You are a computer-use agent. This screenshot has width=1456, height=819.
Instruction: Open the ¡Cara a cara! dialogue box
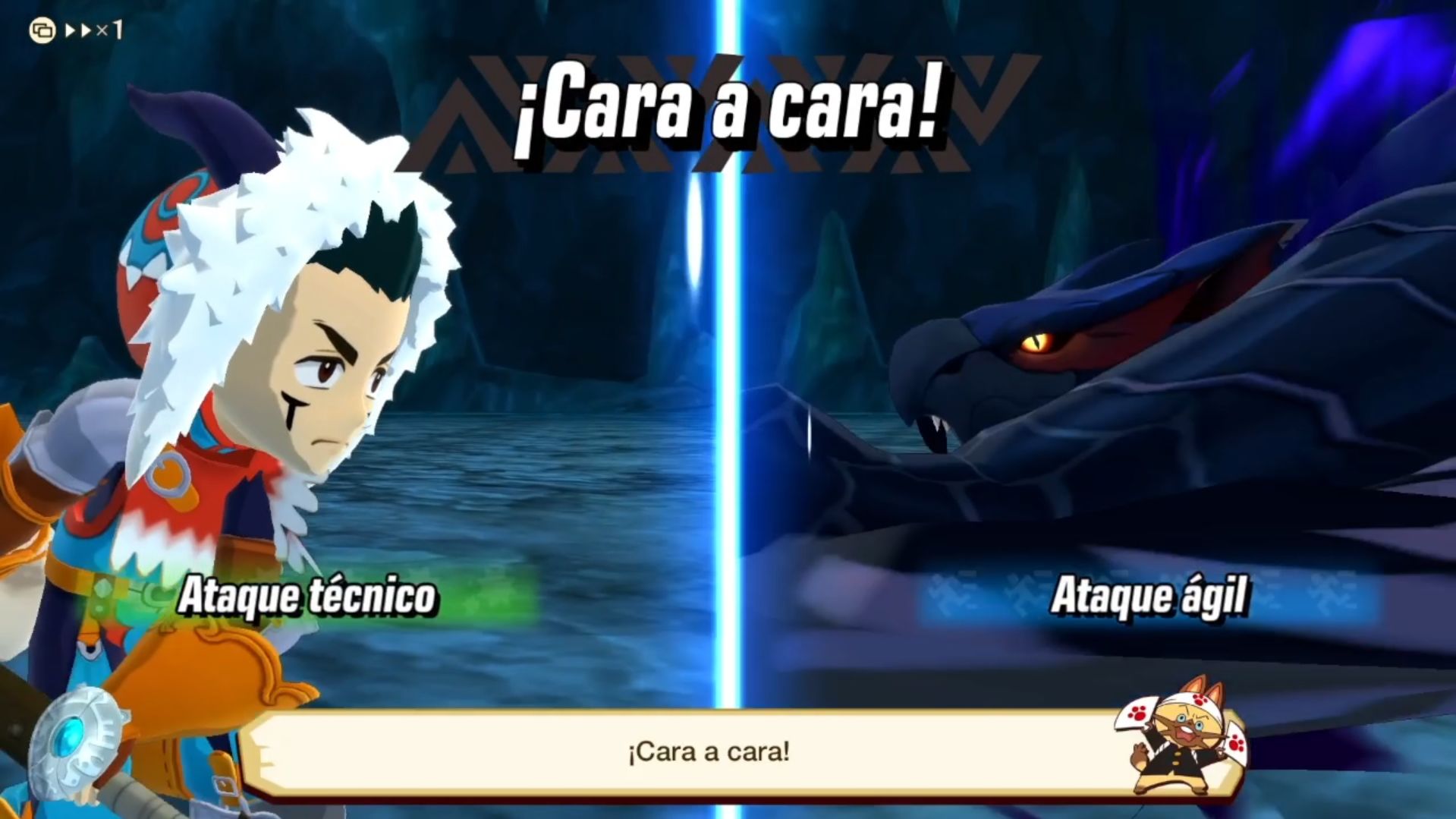[x=715, y=753]
